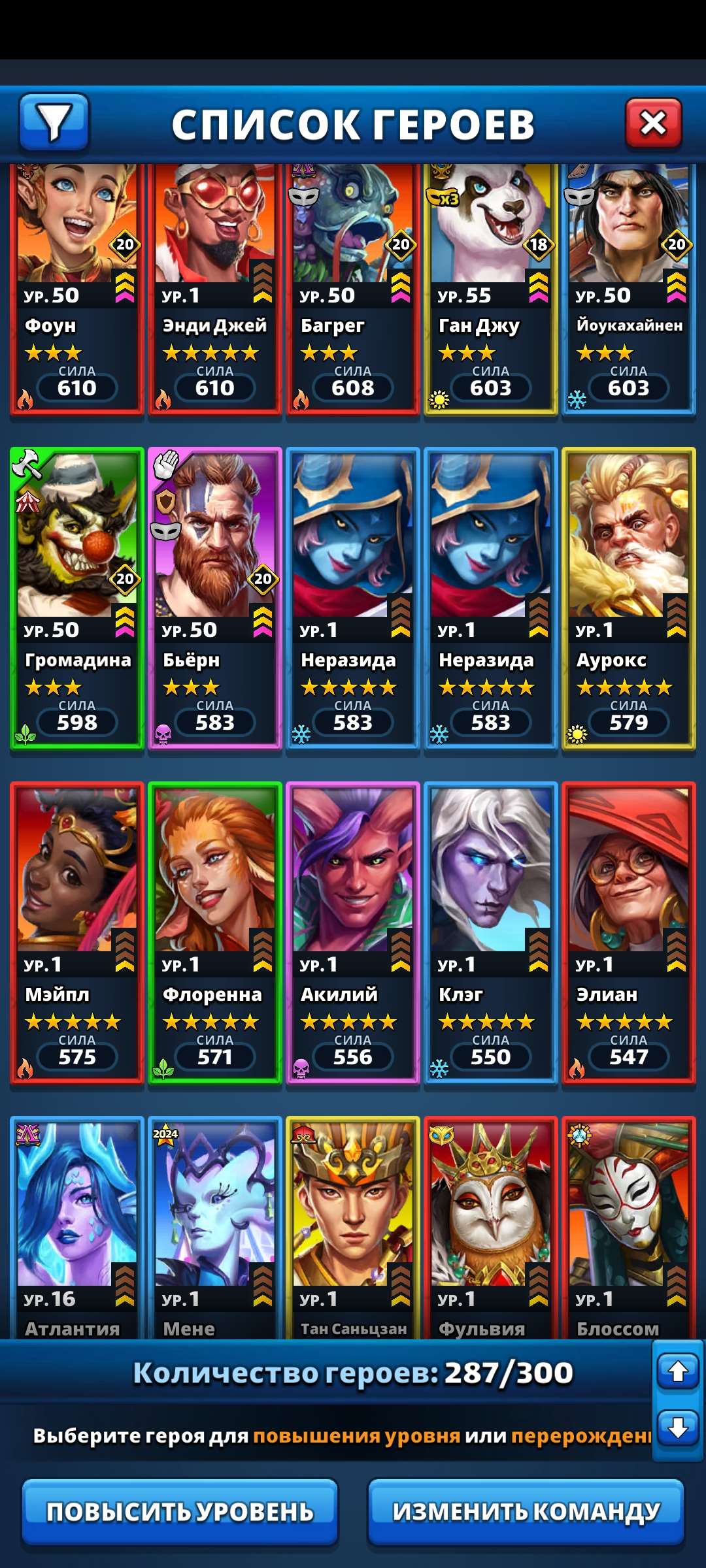Select the horned hero Акилий
Screen dimensions: 706x1568
(352, 932)
